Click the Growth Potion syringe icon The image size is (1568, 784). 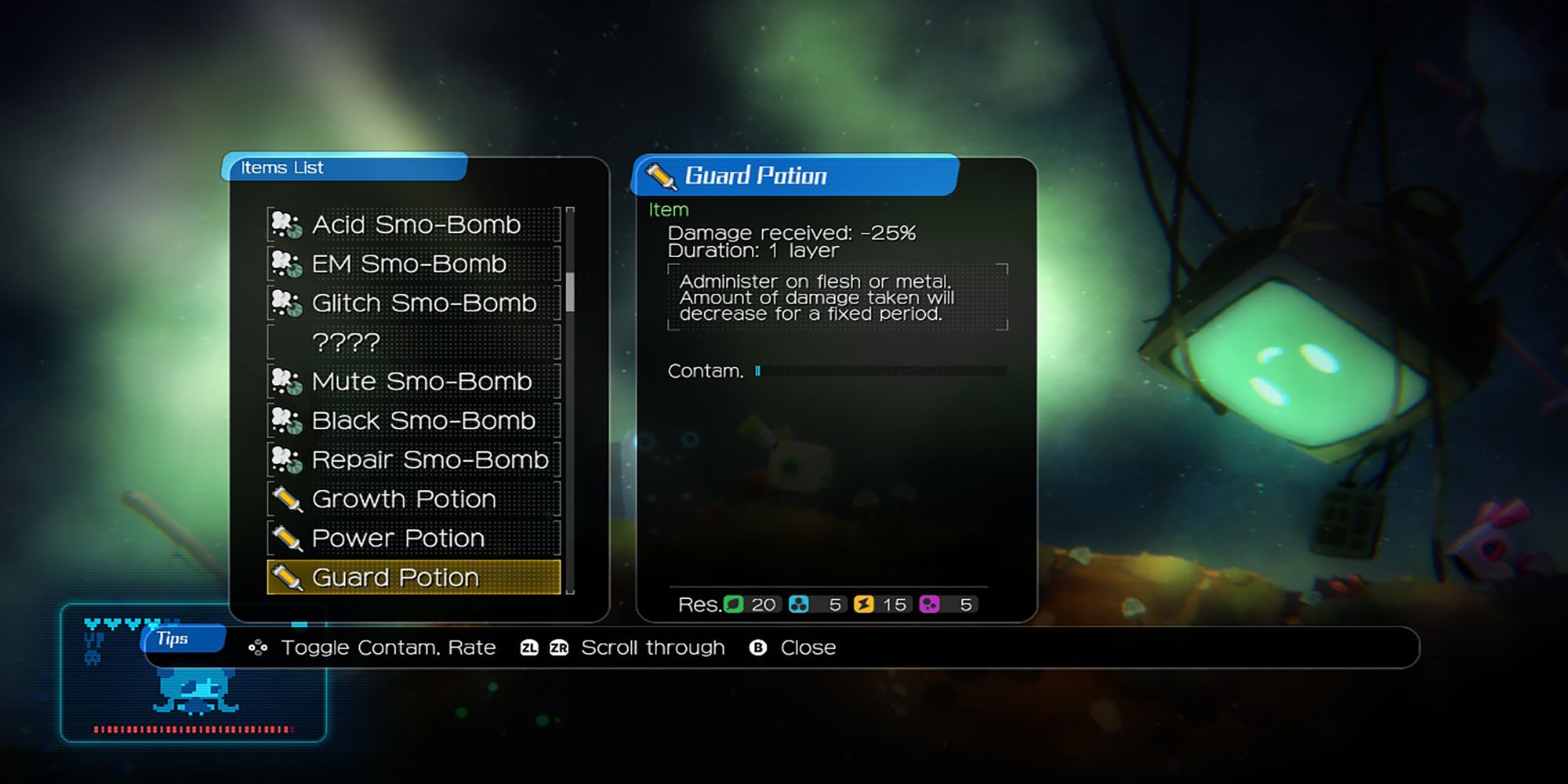(x=287, y=499)
